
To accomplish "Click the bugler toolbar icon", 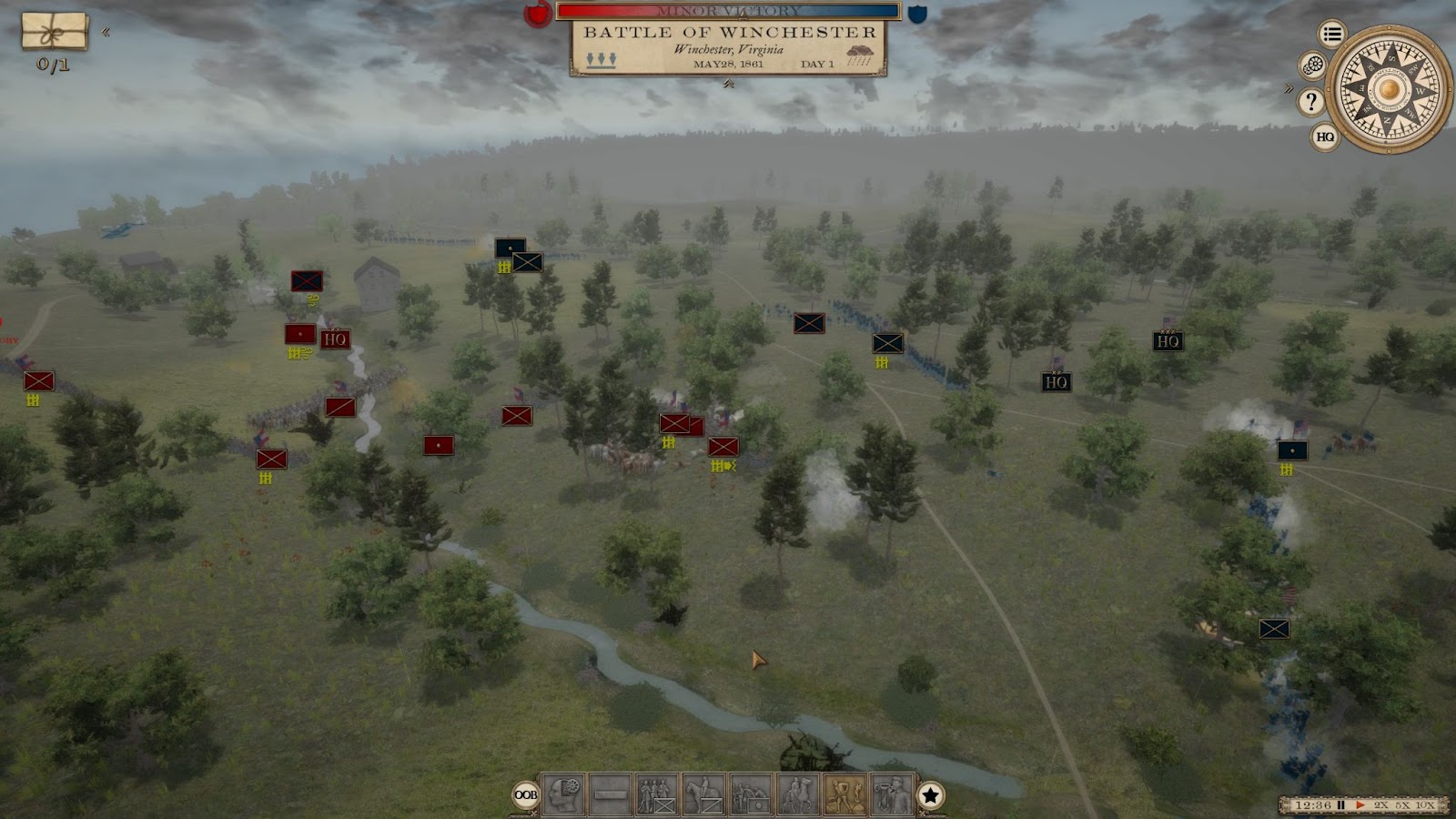I will click(x=892, y=794).
